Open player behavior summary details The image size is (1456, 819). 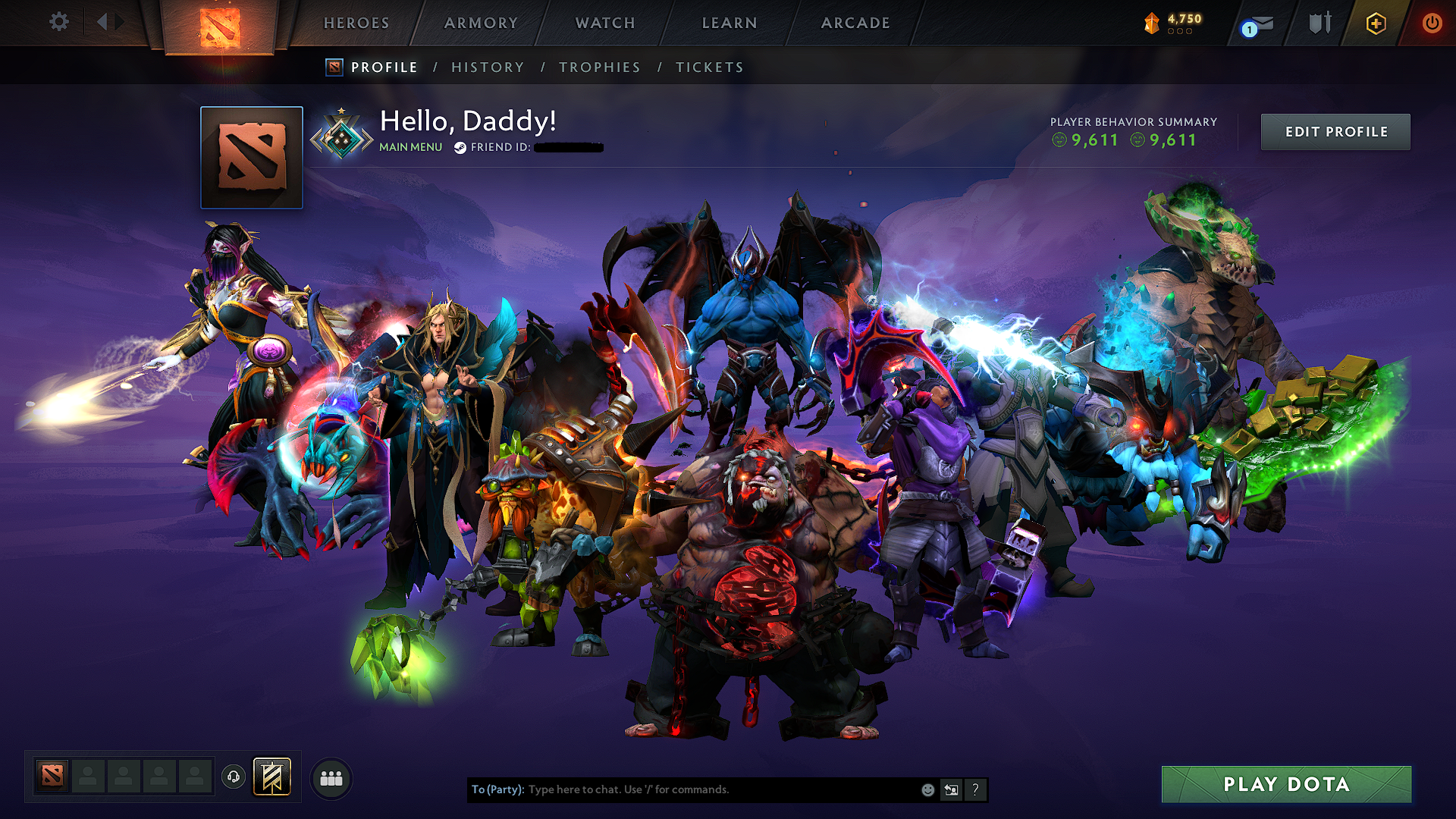(x=1132, y=131)
